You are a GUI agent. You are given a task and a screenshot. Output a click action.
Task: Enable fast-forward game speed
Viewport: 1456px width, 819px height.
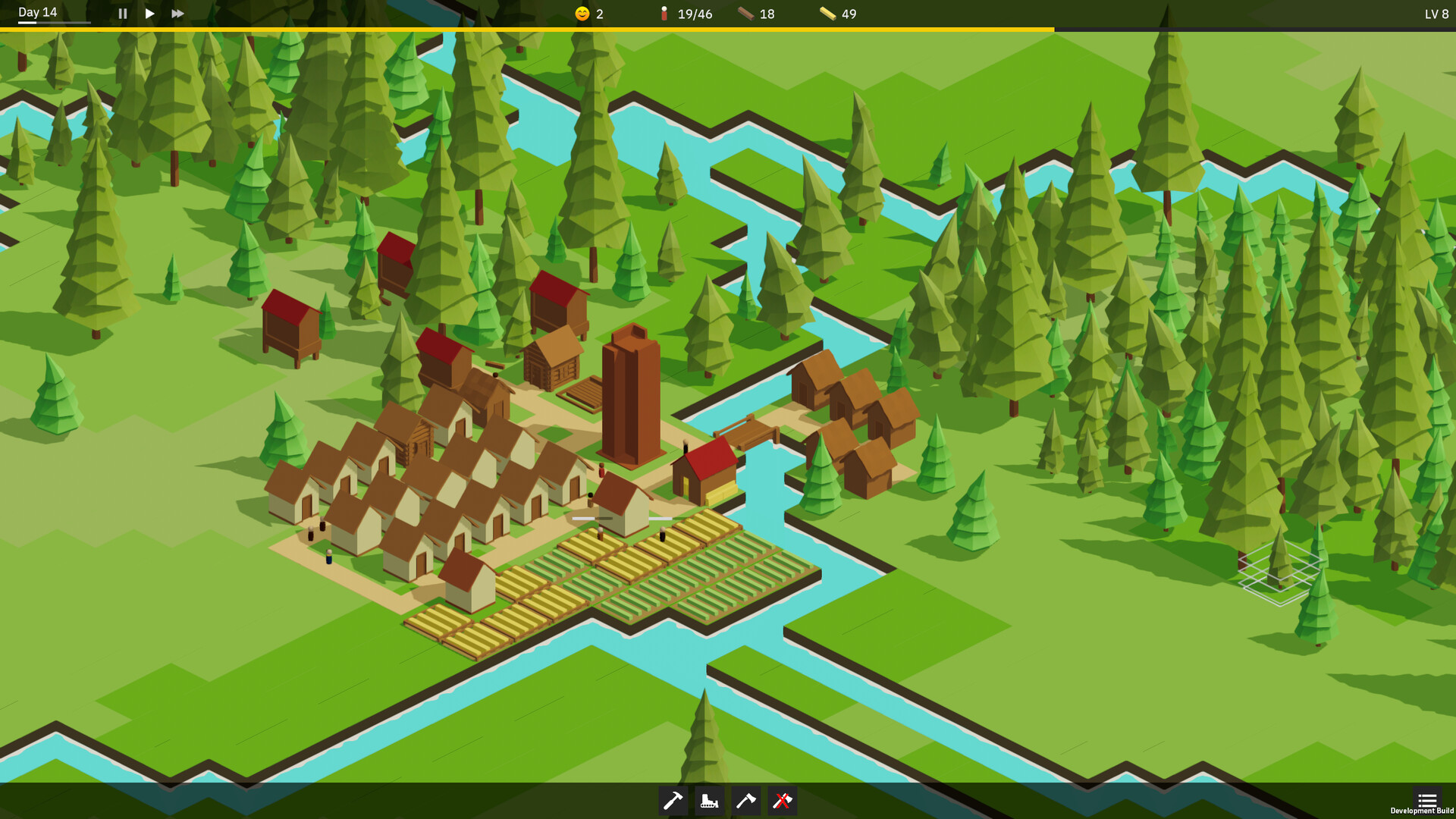(177, 13)
